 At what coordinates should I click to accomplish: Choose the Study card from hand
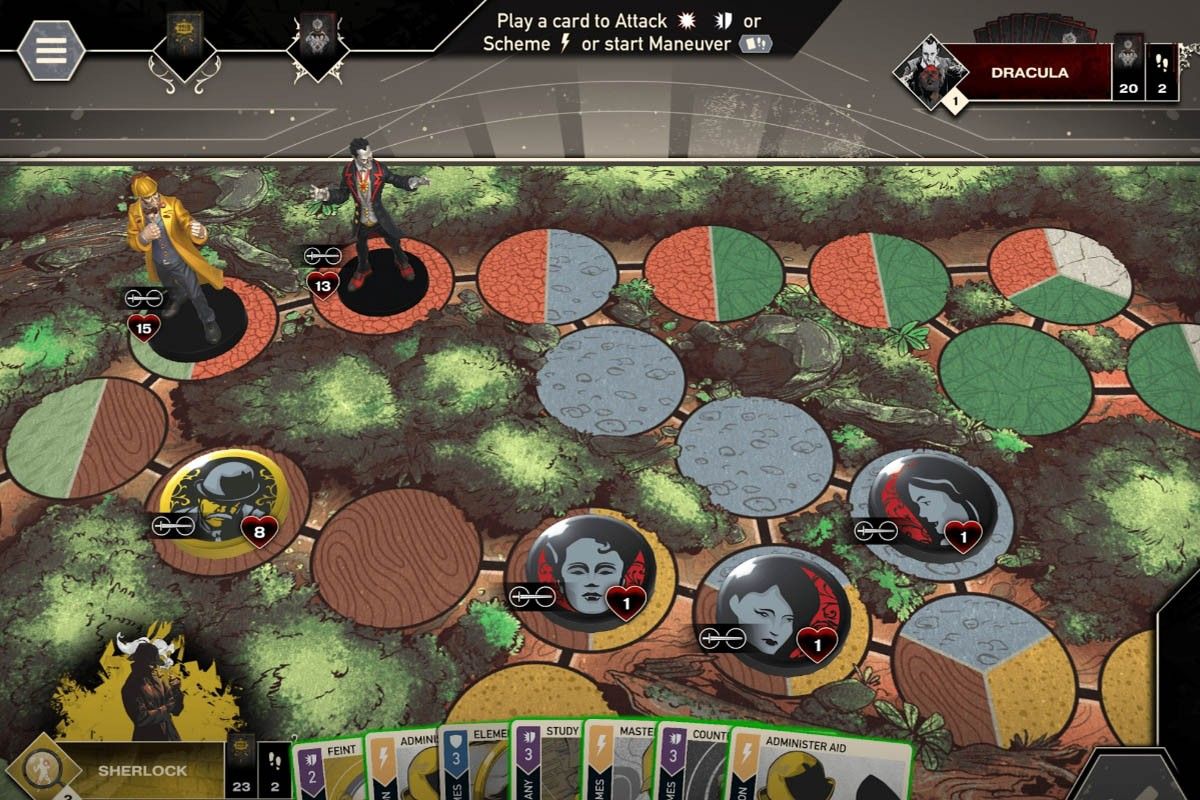click(x=546, y=765)
